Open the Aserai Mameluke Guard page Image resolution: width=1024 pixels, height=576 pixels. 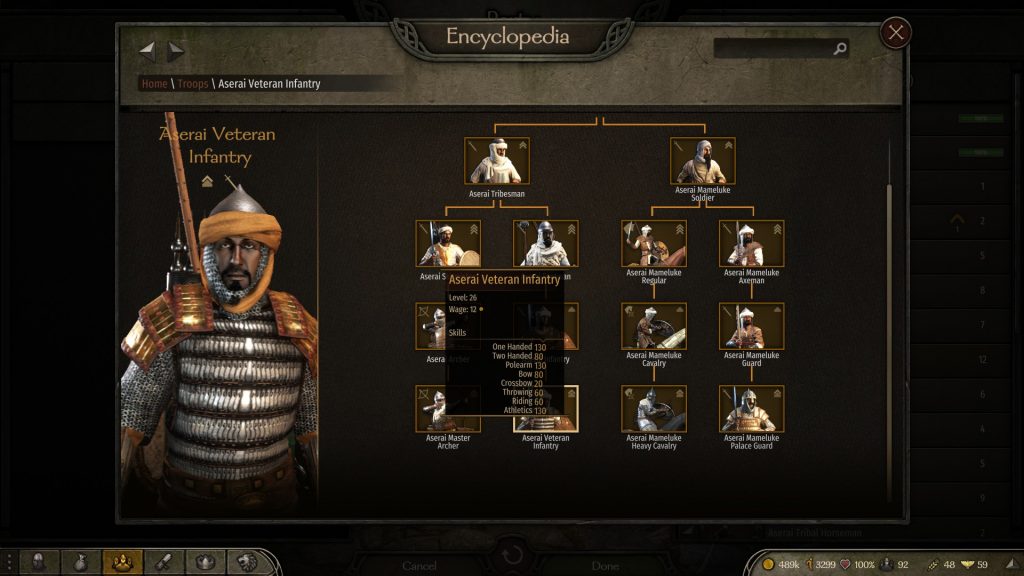[751, 326]
